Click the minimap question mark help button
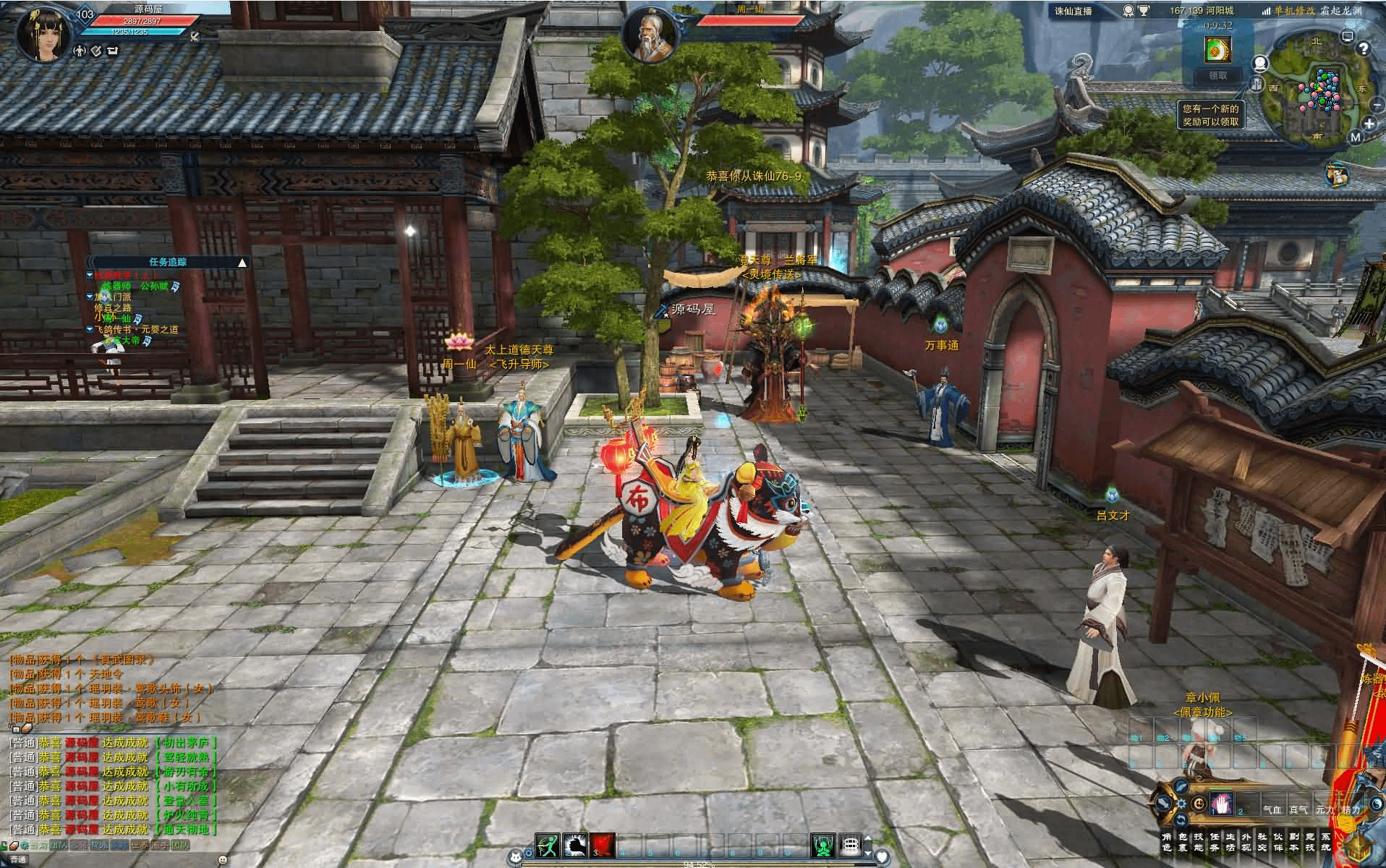 1364,48
